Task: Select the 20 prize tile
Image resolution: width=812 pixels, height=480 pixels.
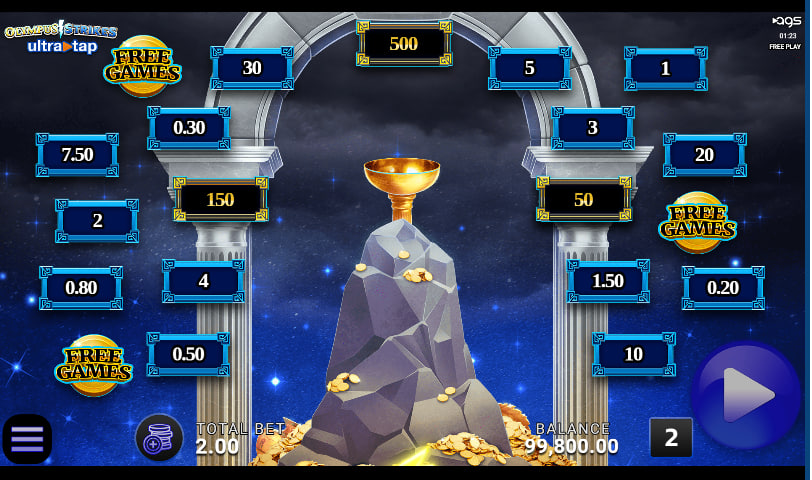Action: (704, 155)
